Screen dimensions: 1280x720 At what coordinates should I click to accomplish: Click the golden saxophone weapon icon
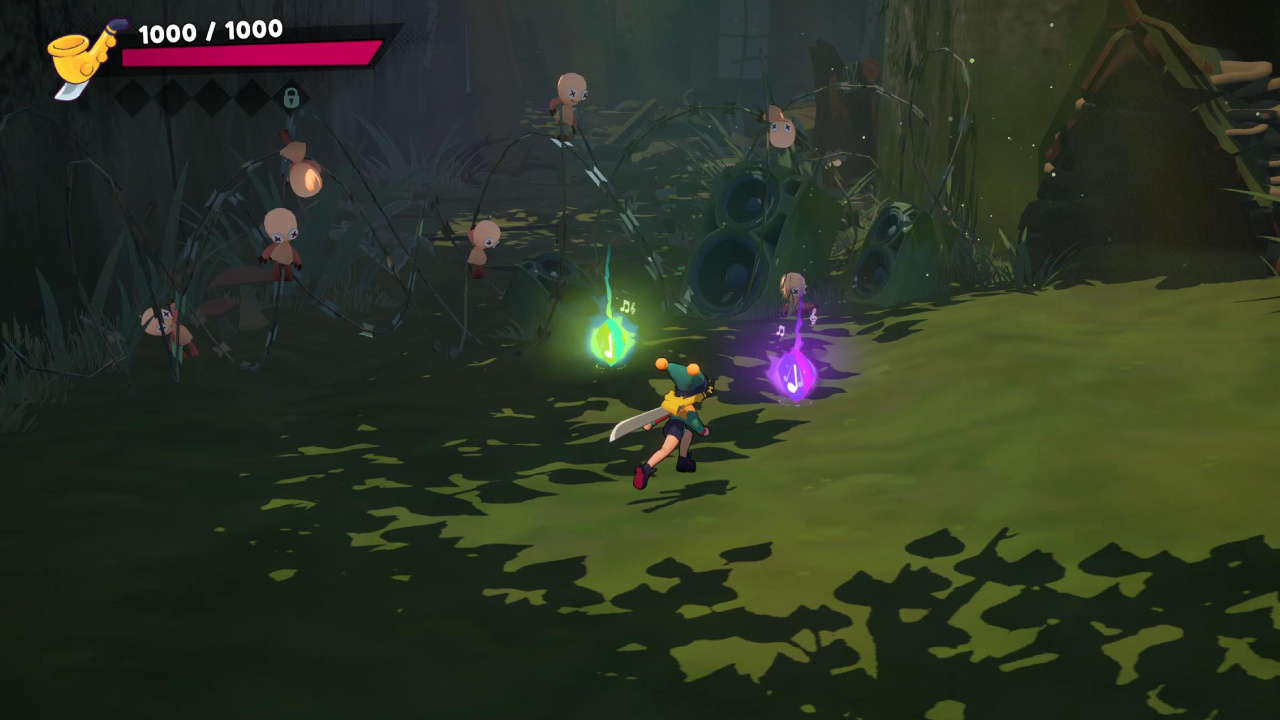(x=84, y=57)
